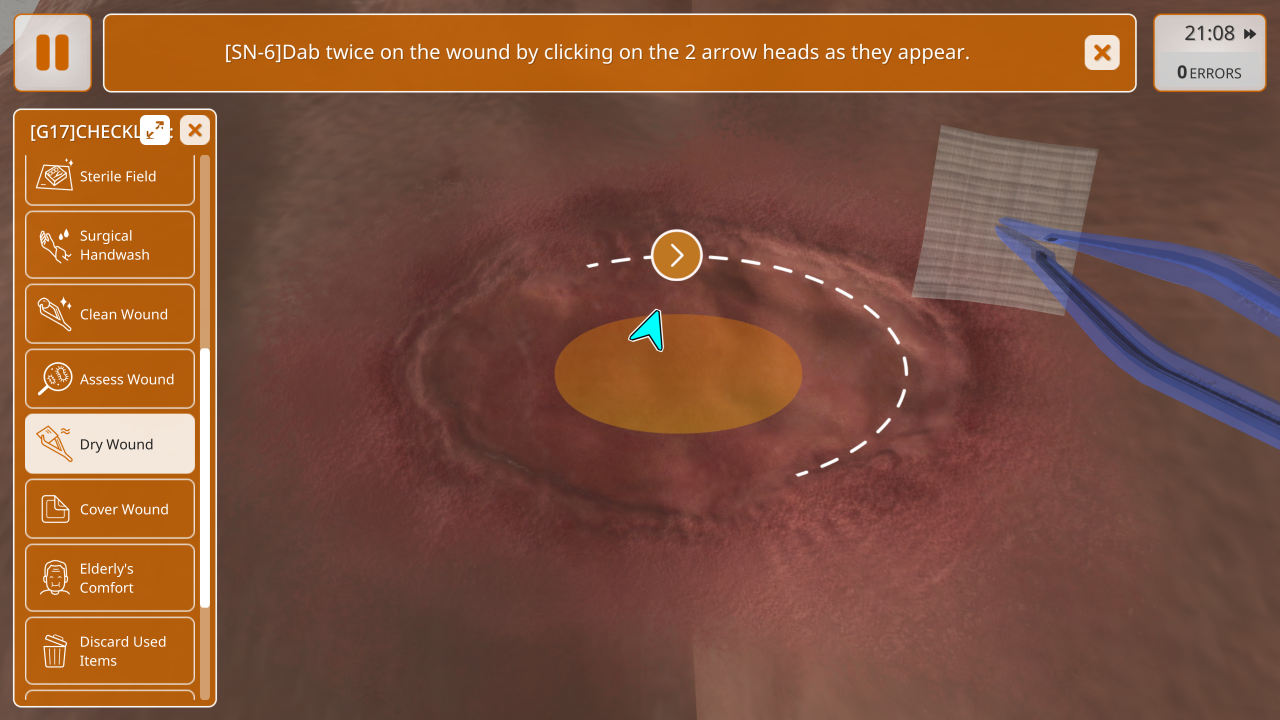The image size is (1280, 720).
Task: Select Assess Wound in checklist
Action: (x=110, y=379)
